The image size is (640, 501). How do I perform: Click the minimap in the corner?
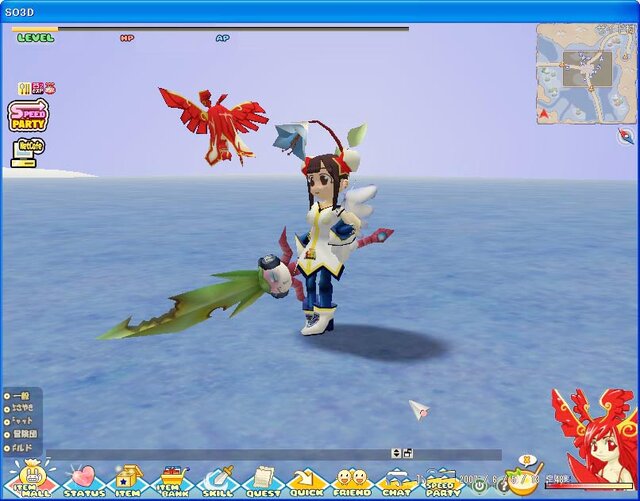(x=586, y=72)
